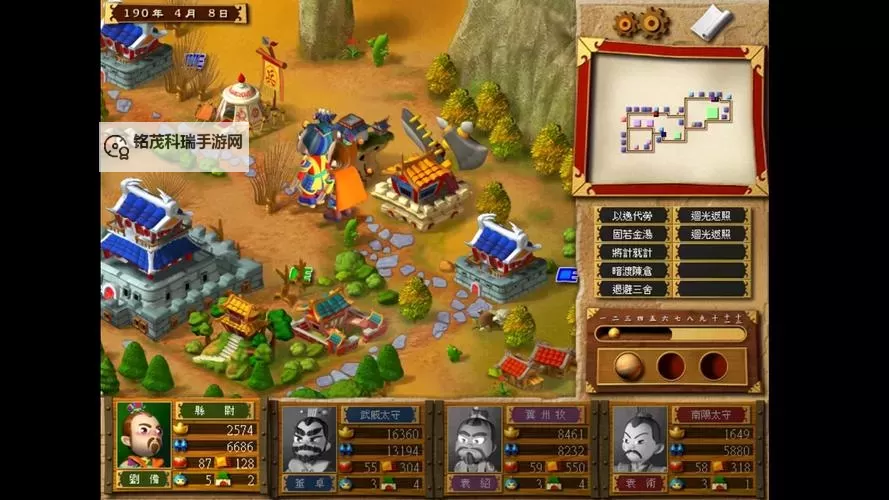889x500 pixels.
Task: Click the golden dice ball
Action: click(628, 365)
